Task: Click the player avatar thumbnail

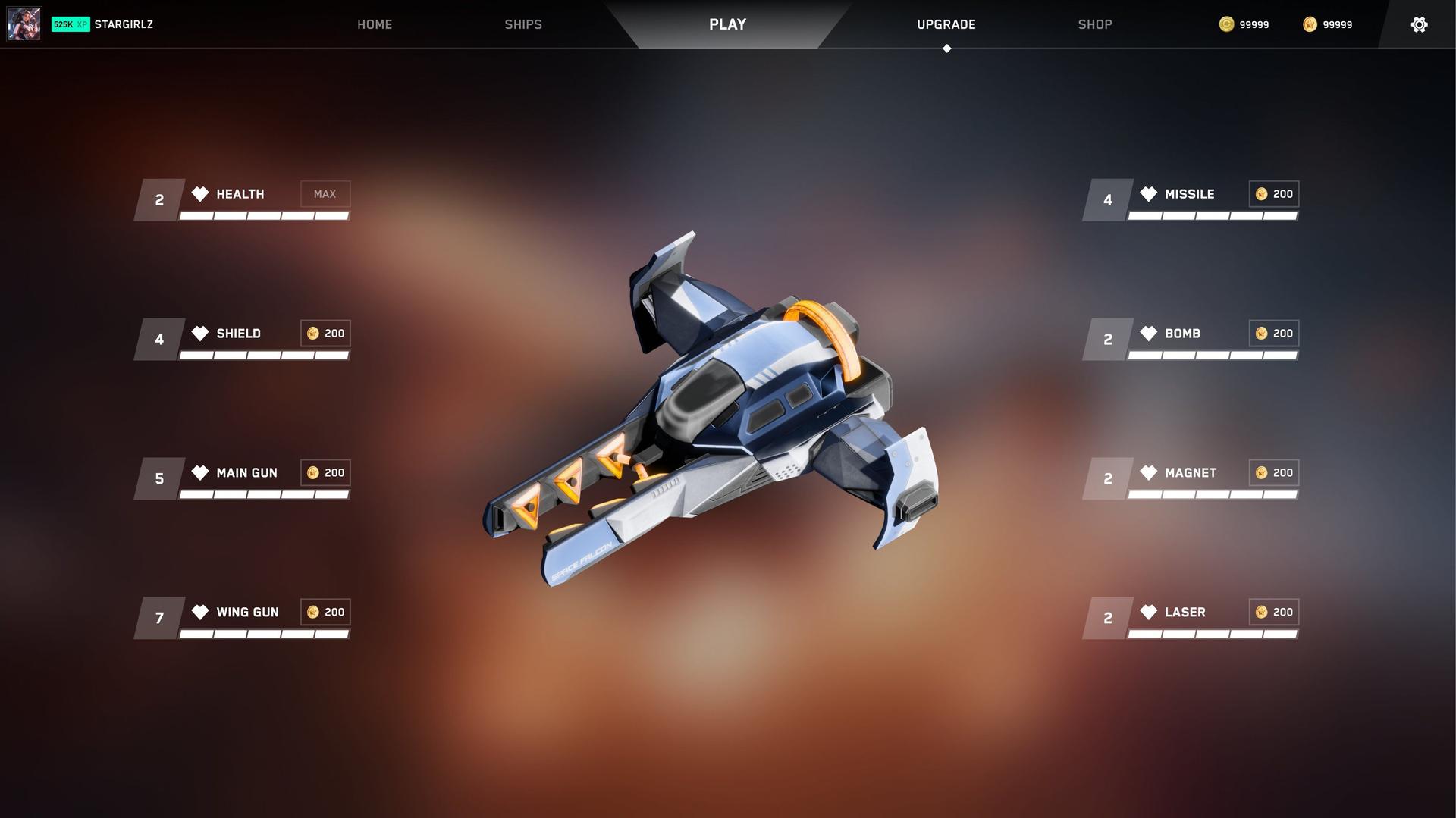Action: pos(24,24)
